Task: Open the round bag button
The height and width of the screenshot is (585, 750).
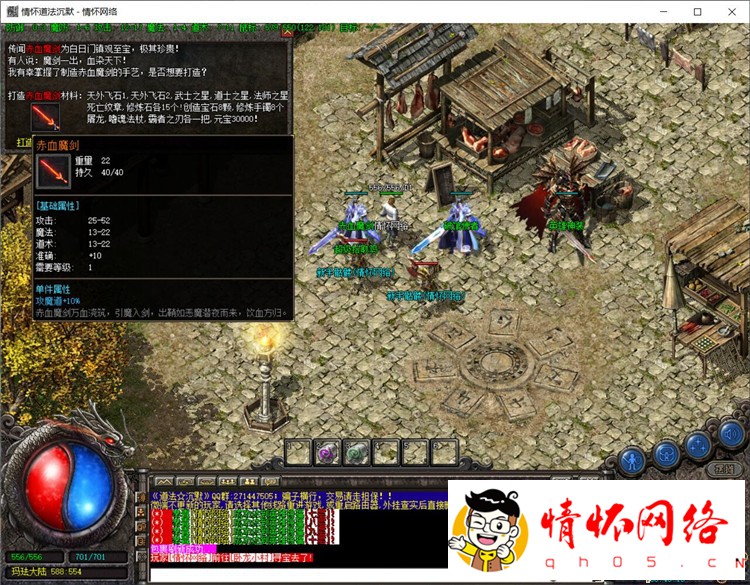Action: pos(666,456)
